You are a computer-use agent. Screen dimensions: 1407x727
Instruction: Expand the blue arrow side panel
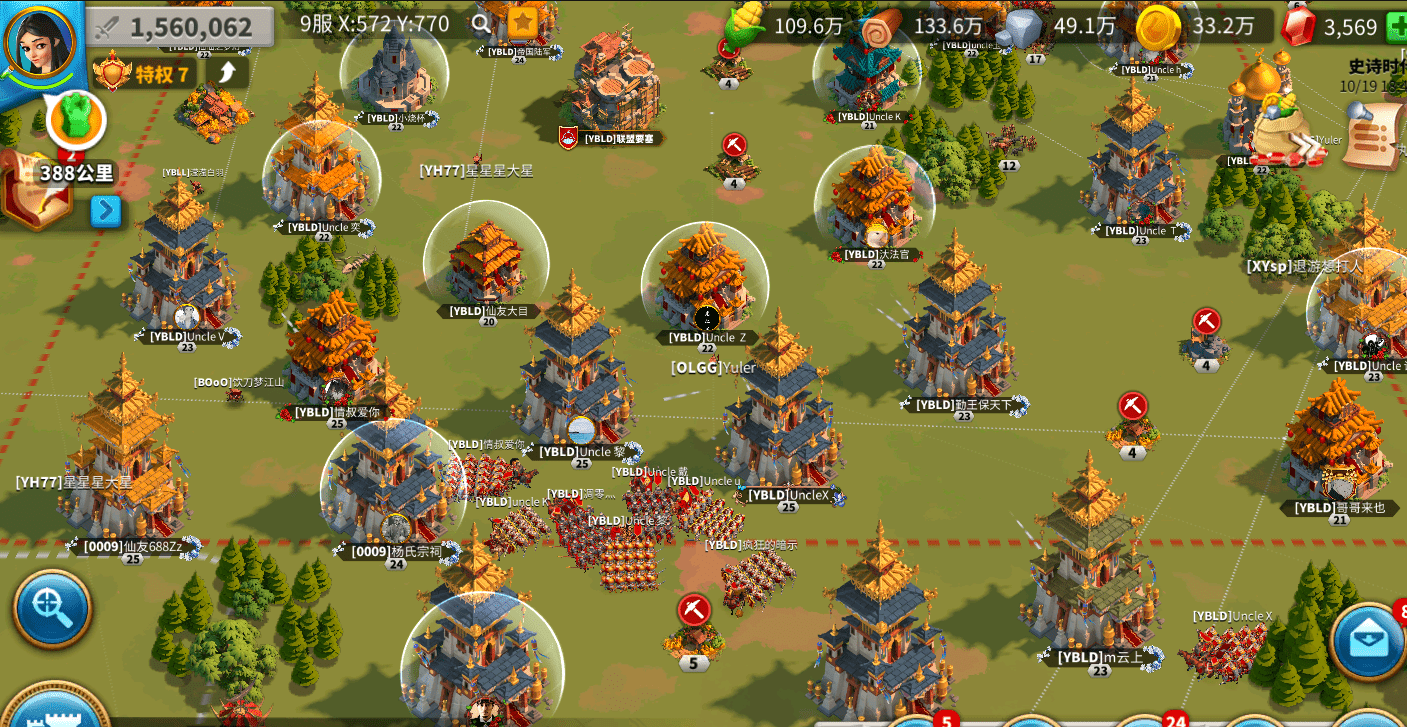pos(106,211)
